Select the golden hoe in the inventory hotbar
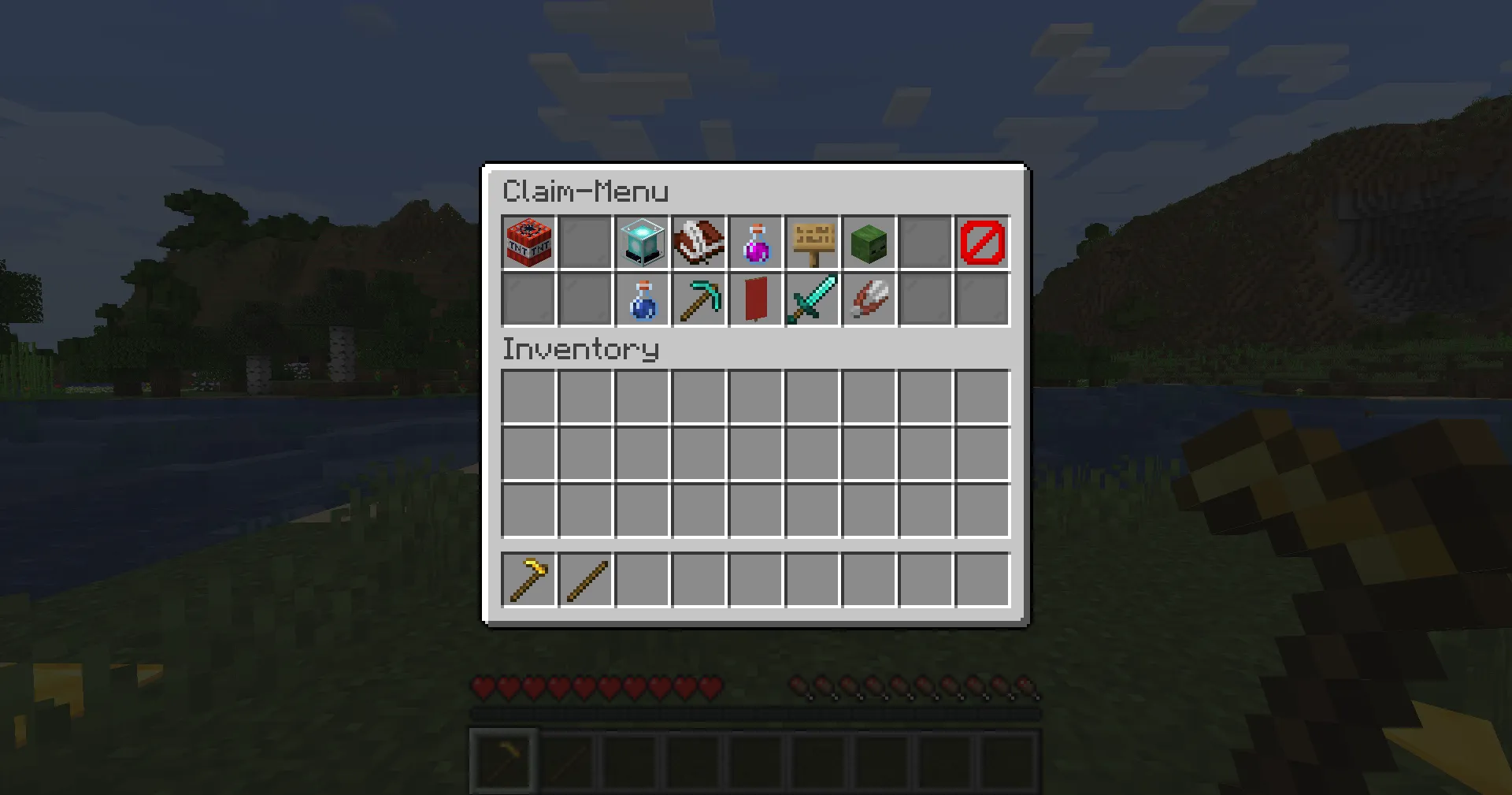Image resolution: width=1512 pixels, height=795 pixels. click(x=528, y=581)
